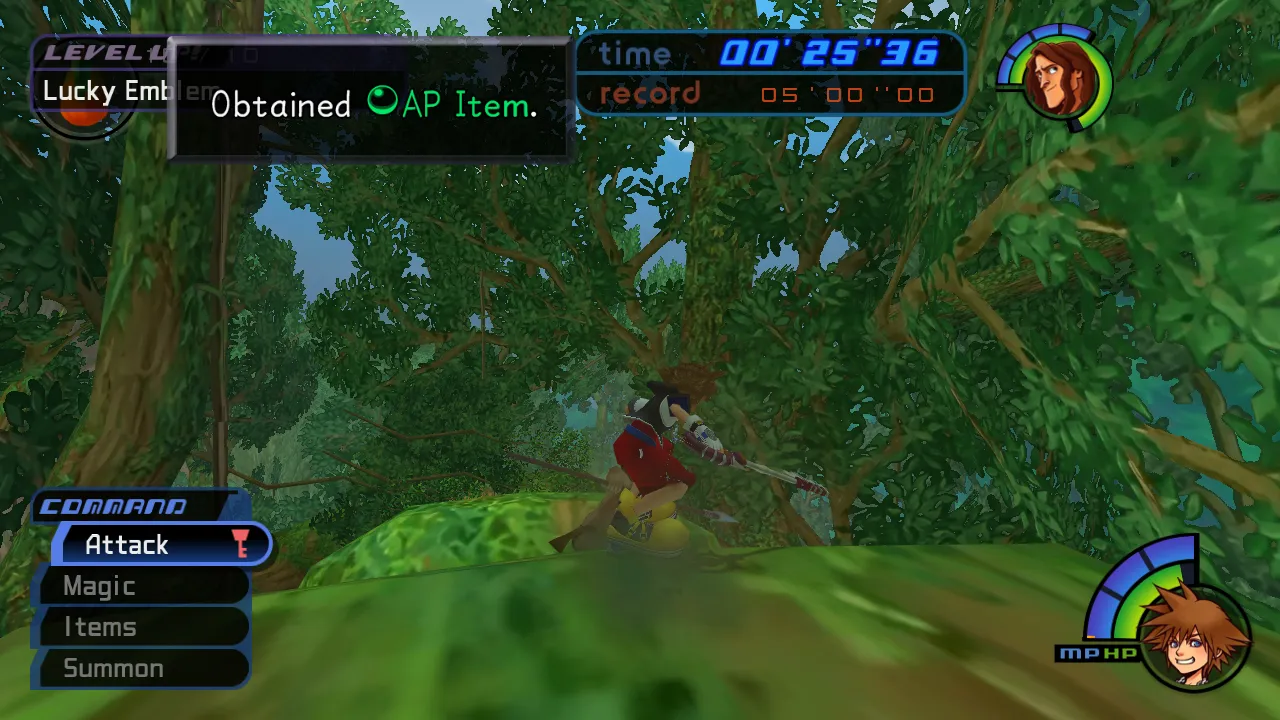
Task: Open the Magic command menu
Action: tap(99, 586)
